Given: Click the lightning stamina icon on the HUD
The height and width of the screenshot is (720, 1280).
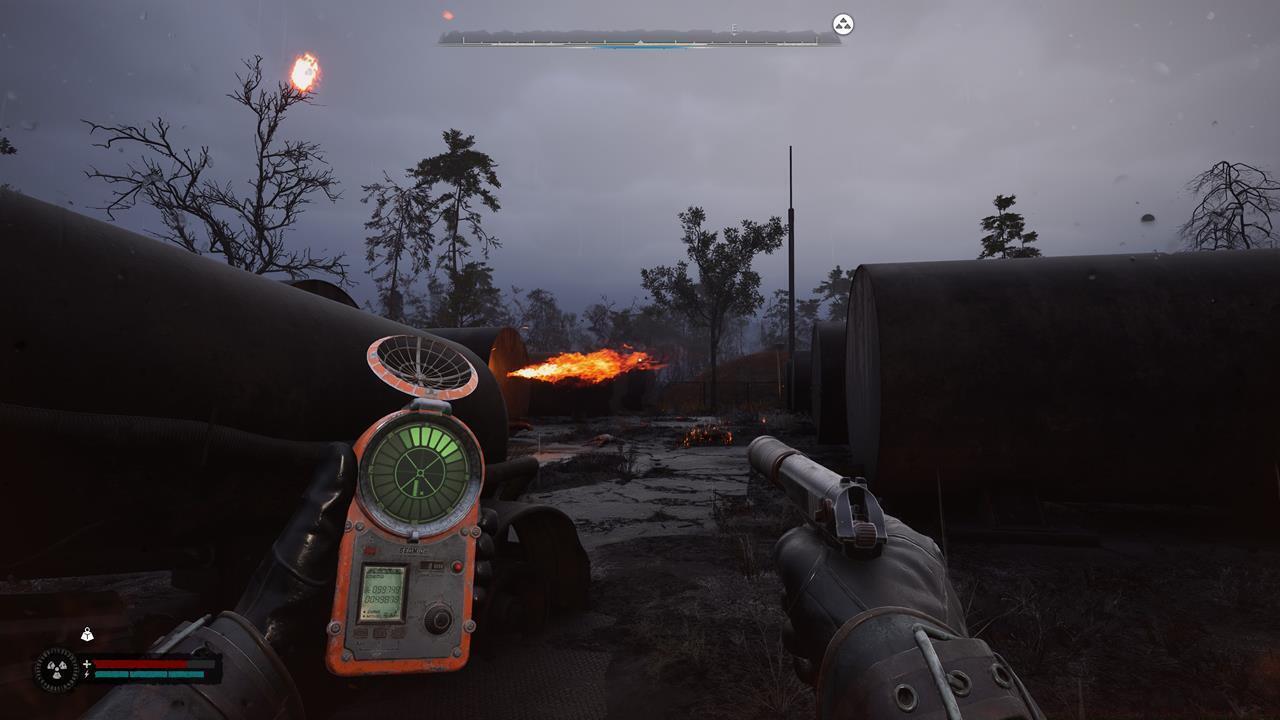Looking at the screenshot, I should 86,673.
